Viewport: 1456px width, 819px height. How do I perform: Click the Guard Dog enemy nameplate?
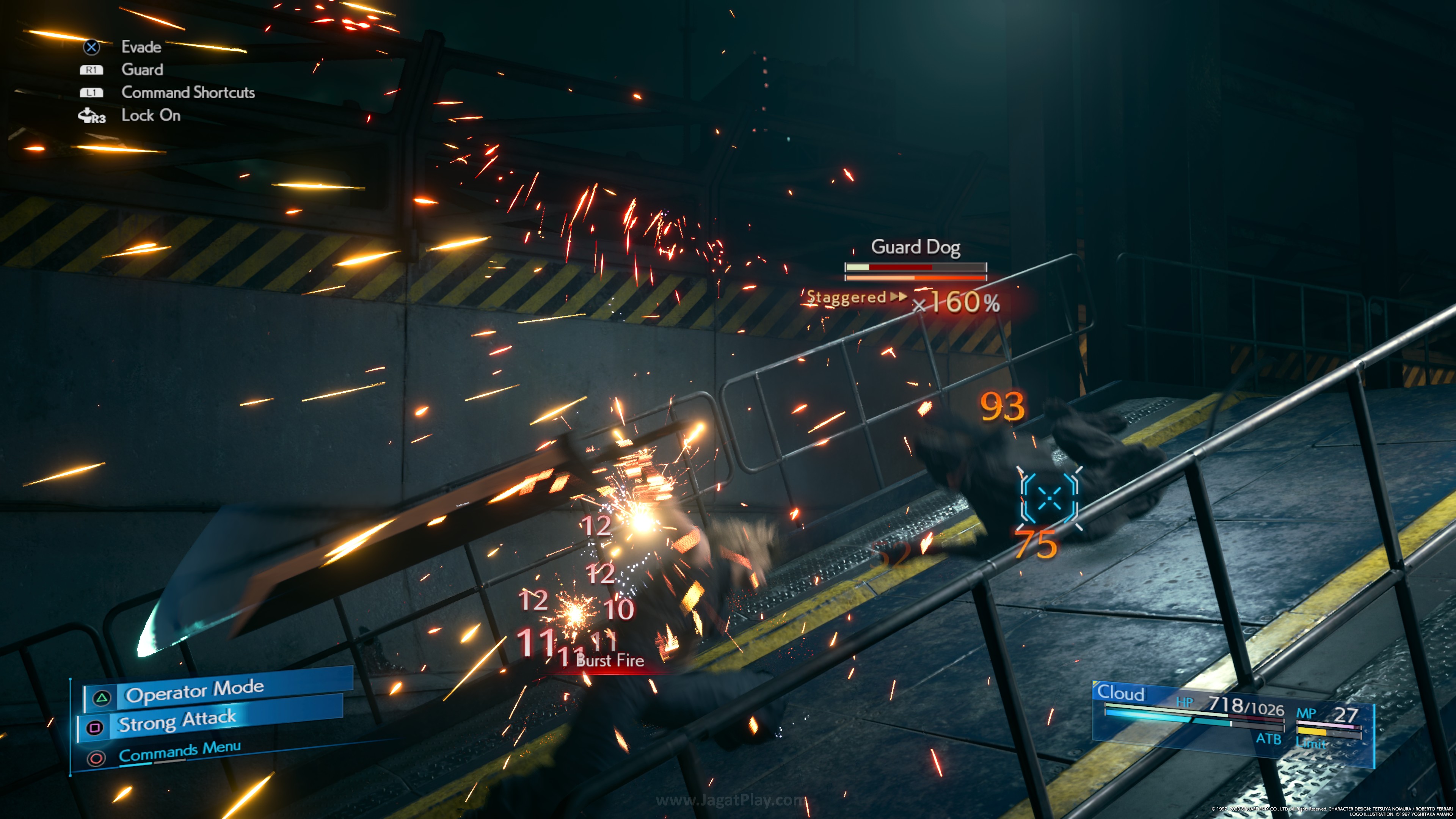click(x=915, y=247)
